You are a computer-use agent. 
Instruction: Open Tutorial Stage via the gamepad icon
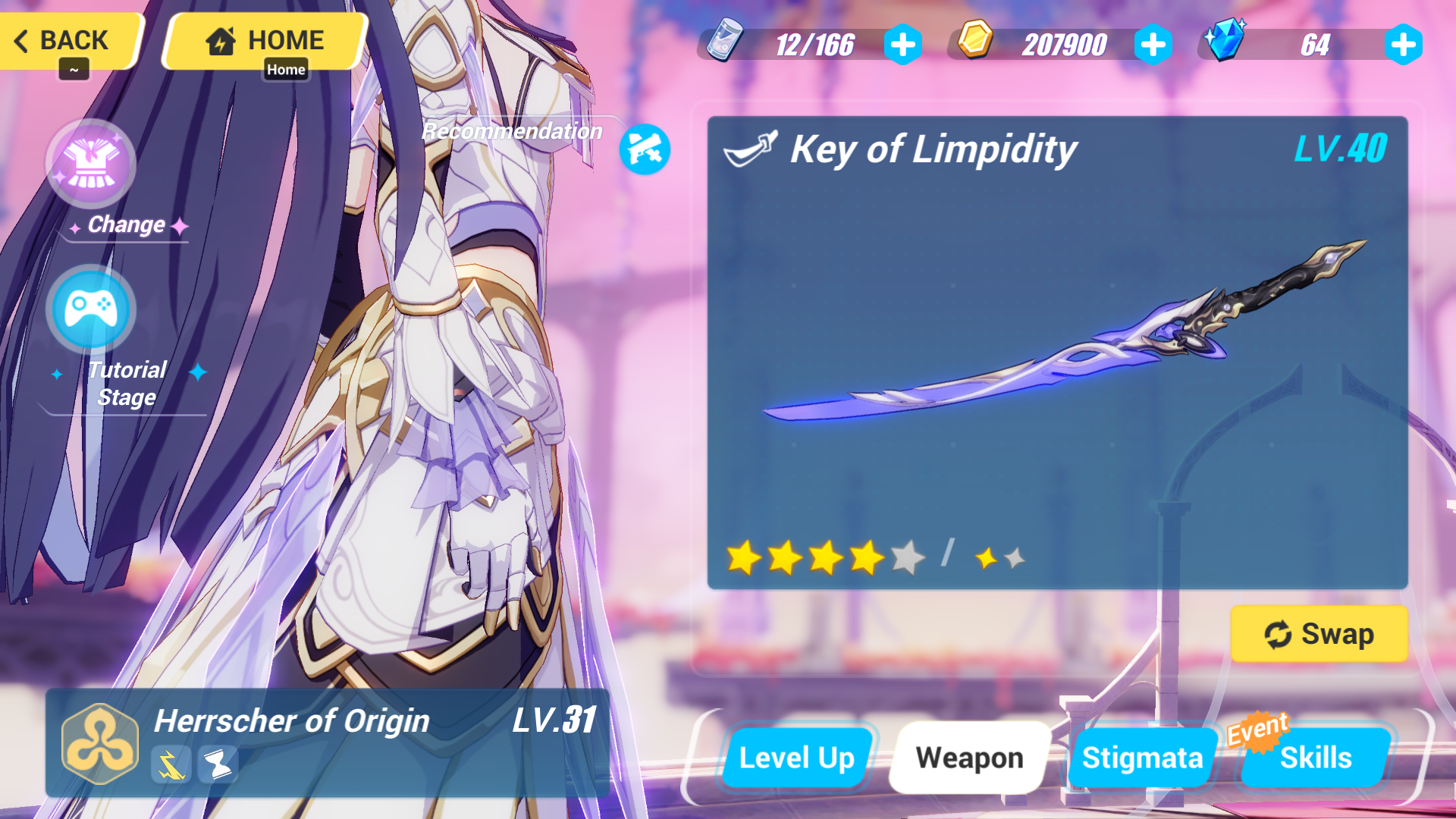(x=90, y=309)
